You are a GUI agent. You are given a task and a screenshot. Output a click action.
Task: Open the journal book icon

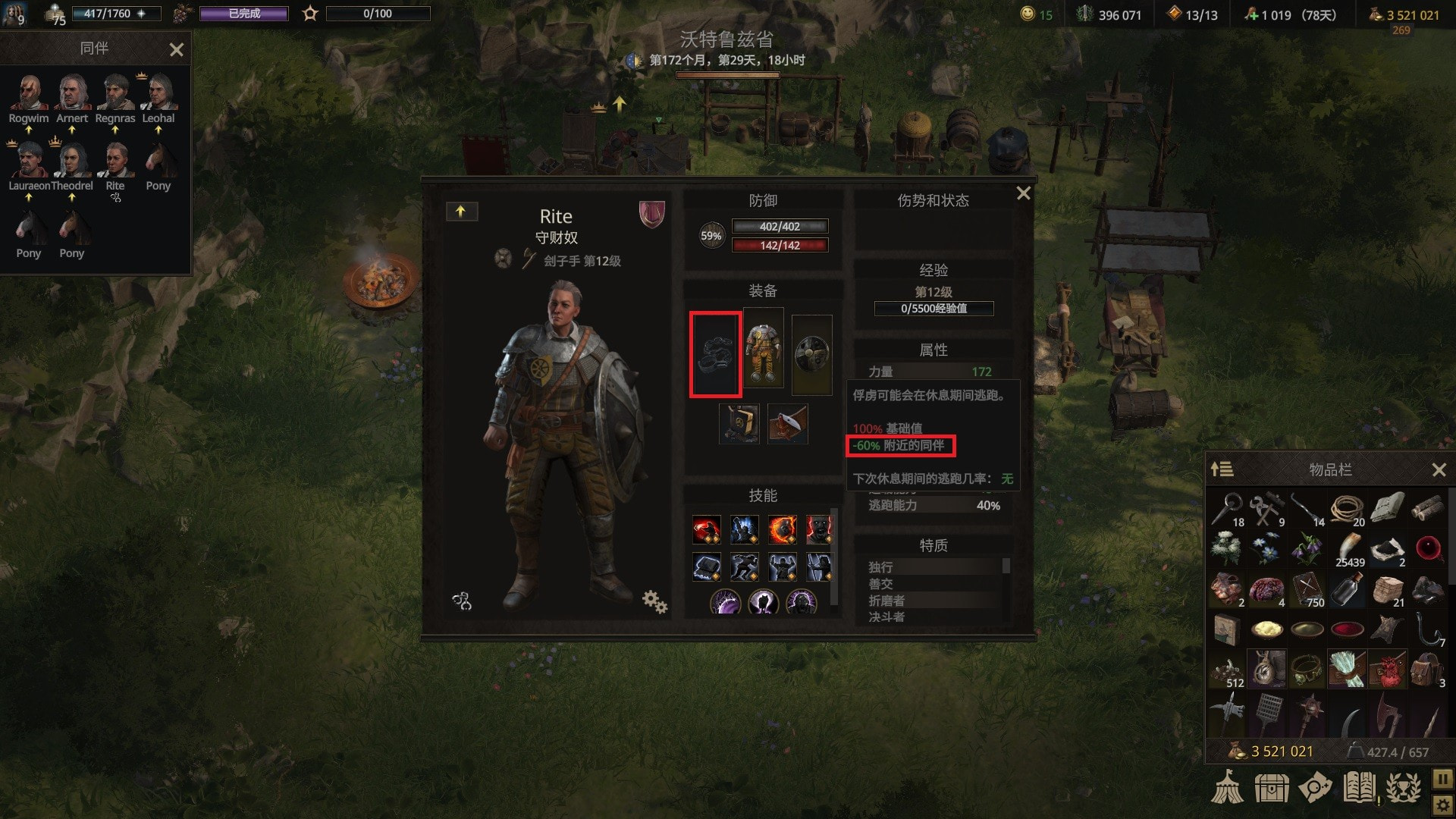(1359, 787)
